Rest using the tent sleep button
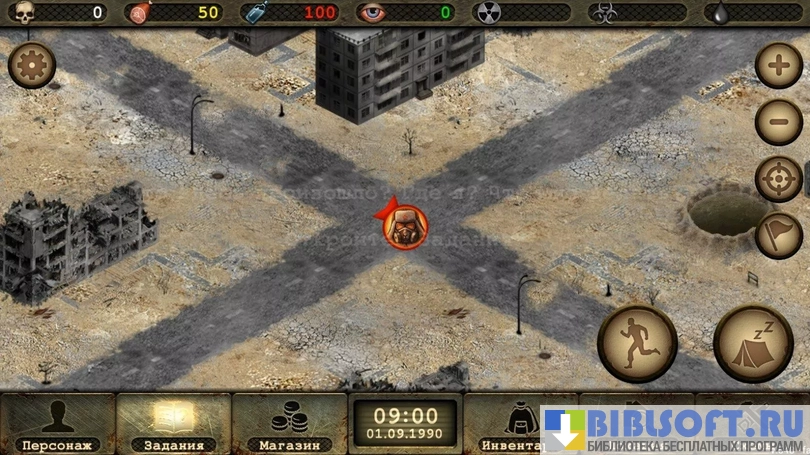This screenshot has width=810, height=455. pyautogui.click(x=752, y=342)
